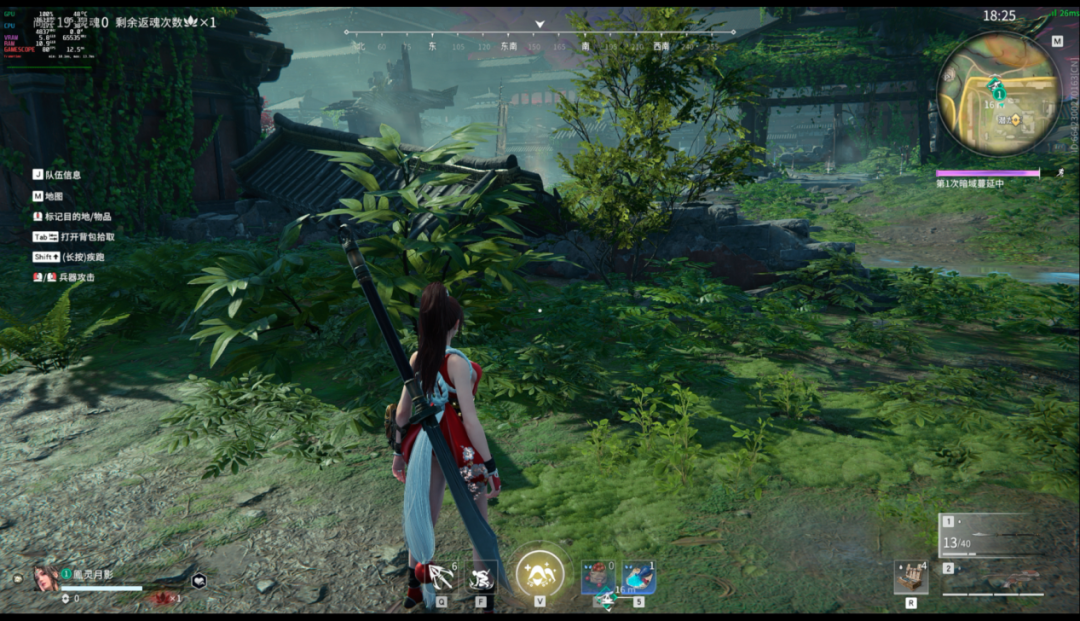Use the blue armor powder slot
The height and width of the screenshot is (621, 1080).
pyautogui.click(x=639, y=577)
